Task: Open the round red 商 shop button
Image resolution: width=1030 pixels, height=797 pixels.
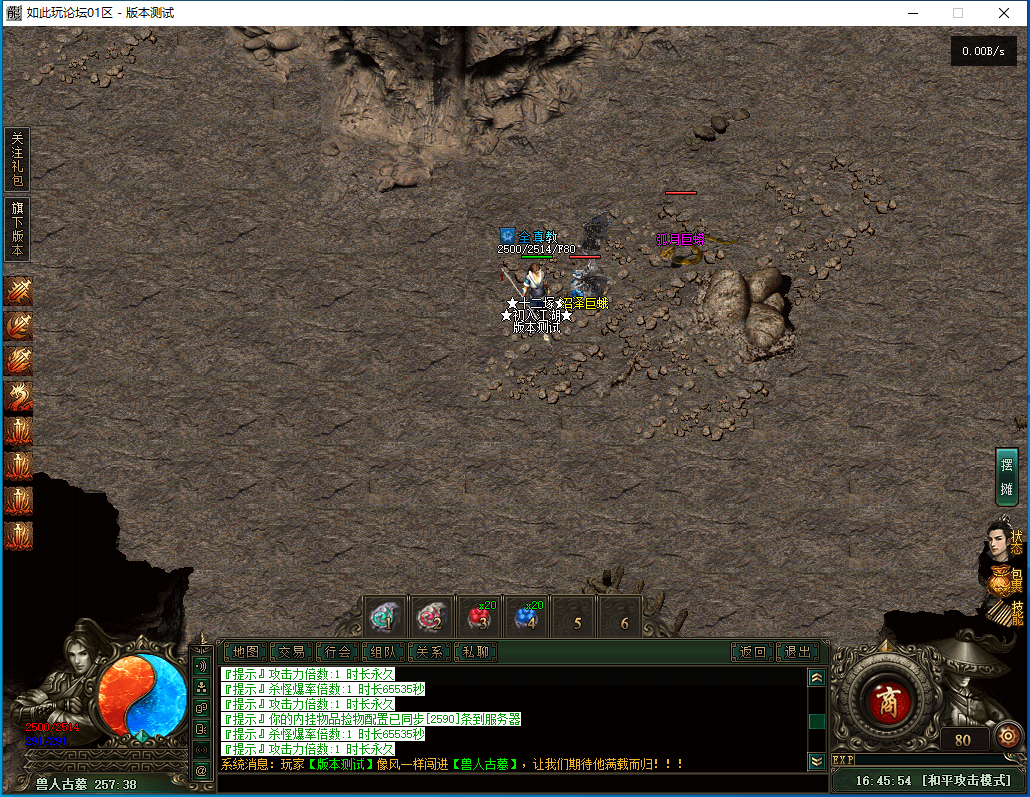Action: pos(888,703)
